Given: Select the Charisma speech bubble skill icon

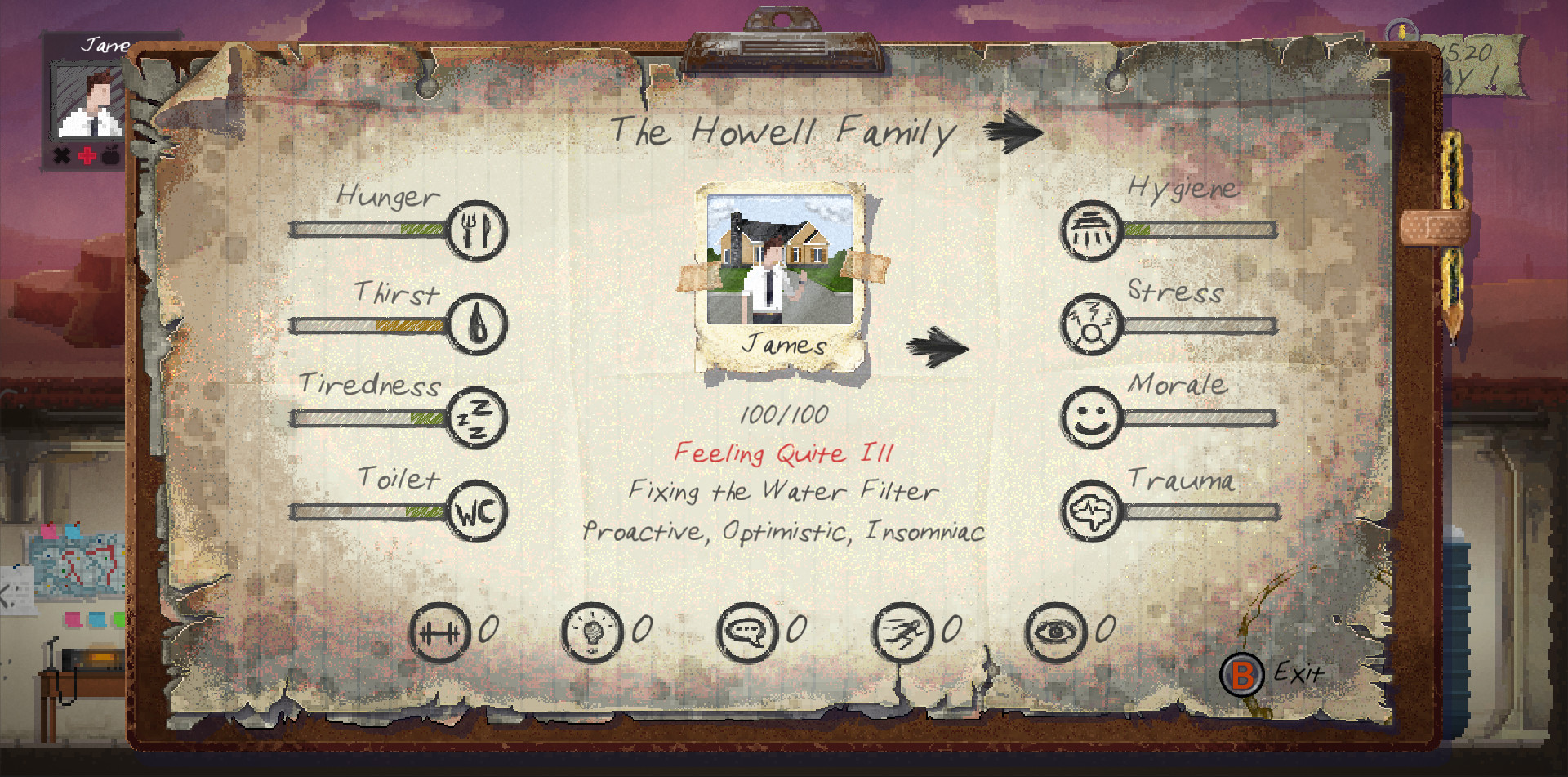Looking at the screenshot, I should [747, 630].
